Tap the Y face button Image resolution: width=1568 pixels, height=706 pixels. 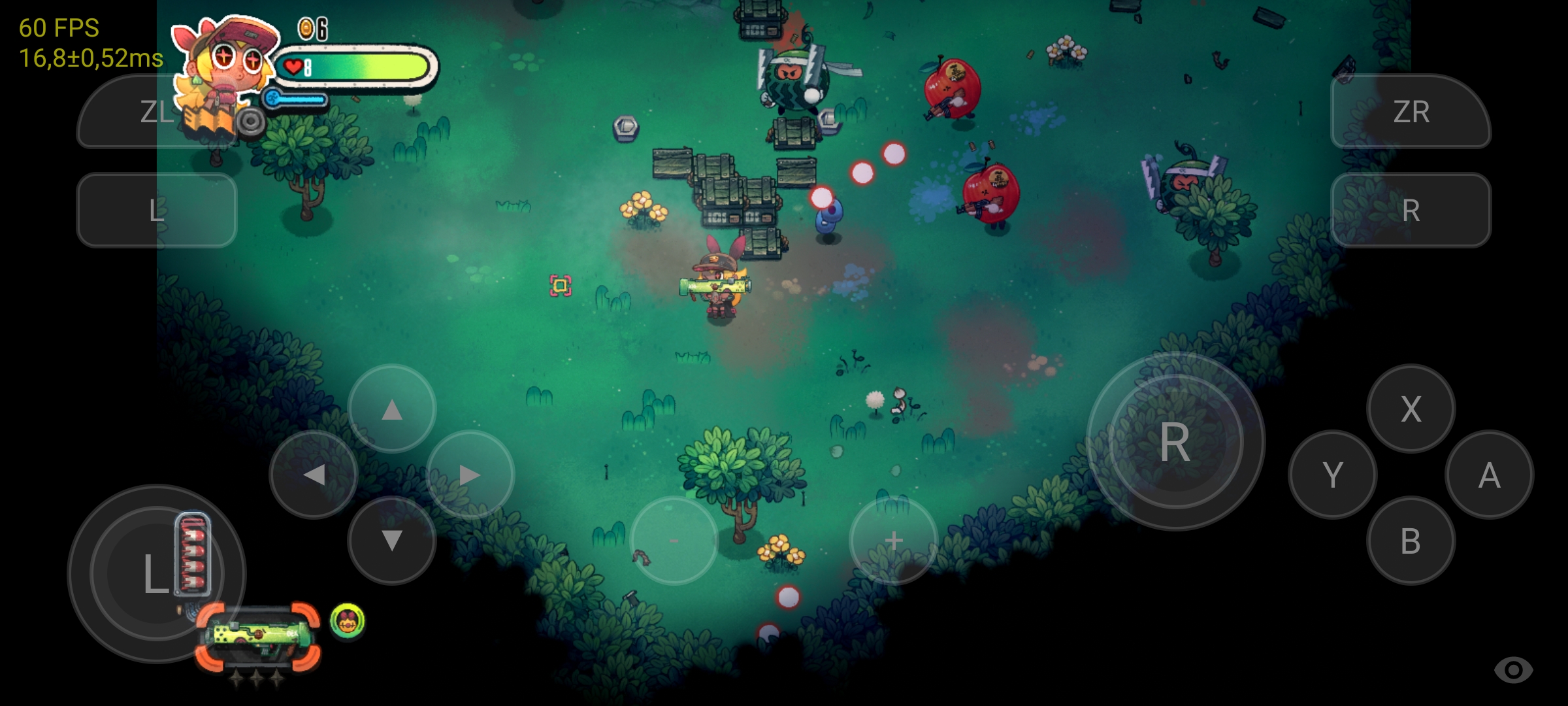tap(1332, 475)
